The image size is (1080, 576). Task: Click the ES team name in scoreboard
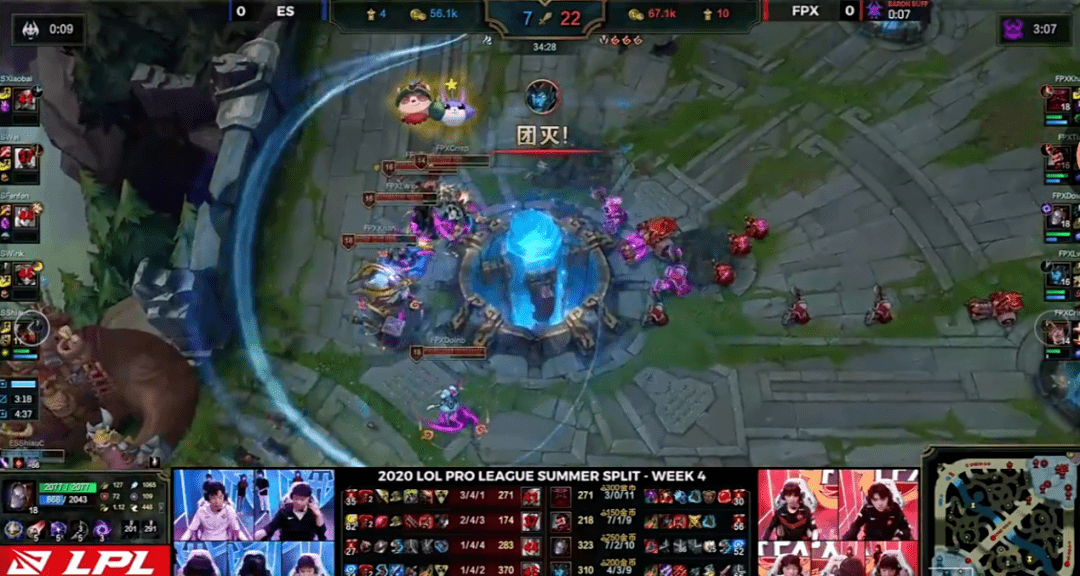coord(285,12)
